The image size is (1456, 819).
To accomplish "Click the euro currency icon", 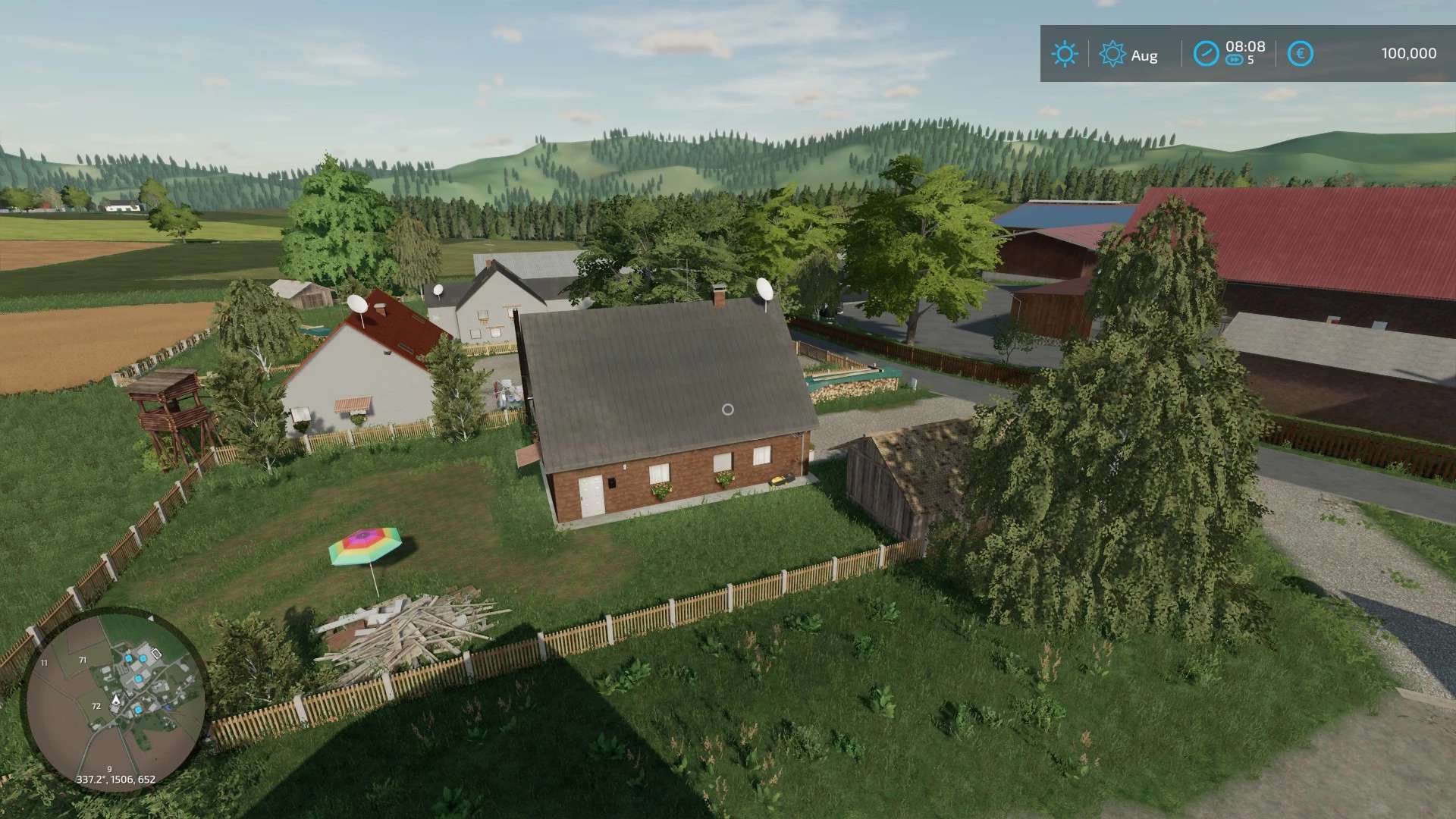I will click(1300, 54).
